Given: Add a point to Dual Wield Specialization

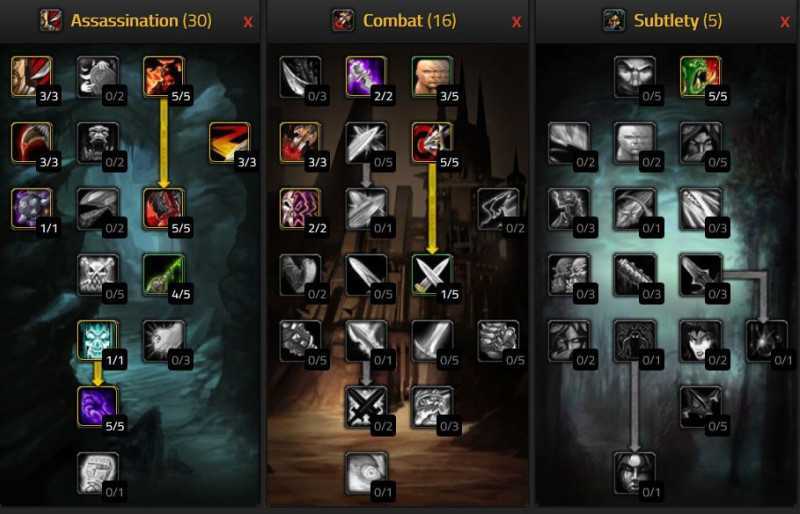Looking at the screenshot, I should [431, 274].
